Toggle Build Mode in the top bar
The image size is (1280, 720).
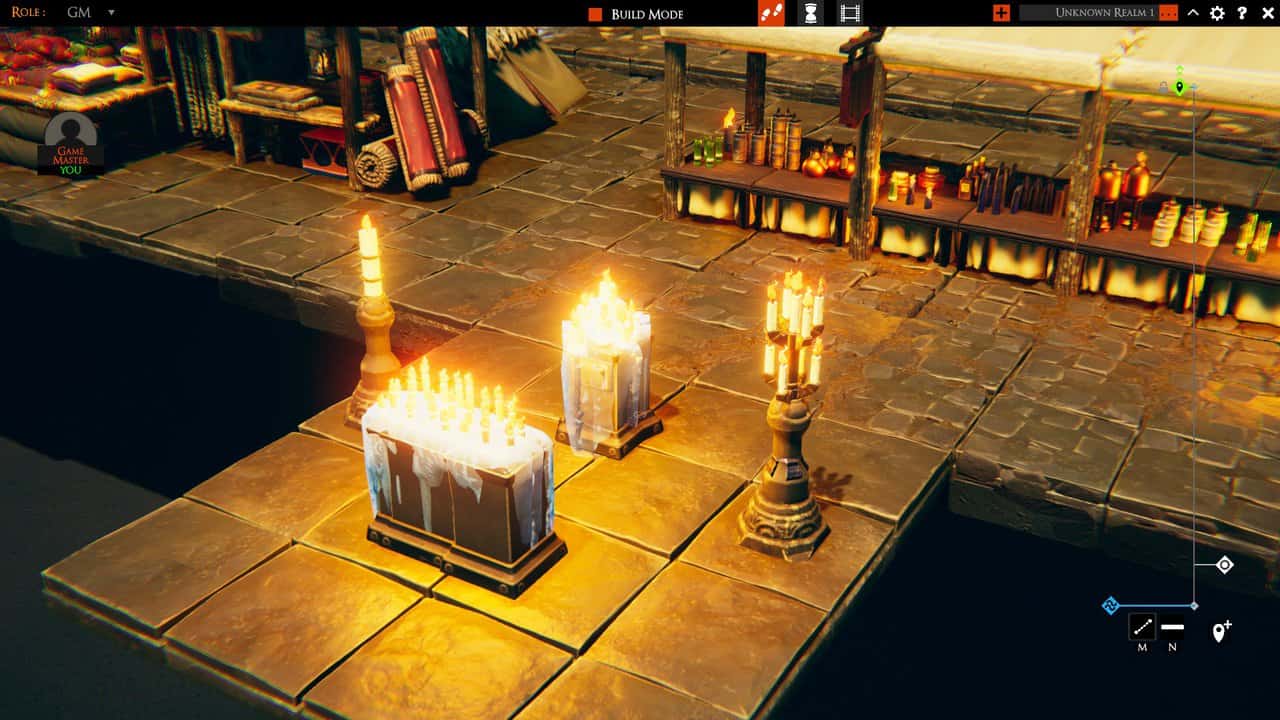pyautogui.click(x=595, y=14)
